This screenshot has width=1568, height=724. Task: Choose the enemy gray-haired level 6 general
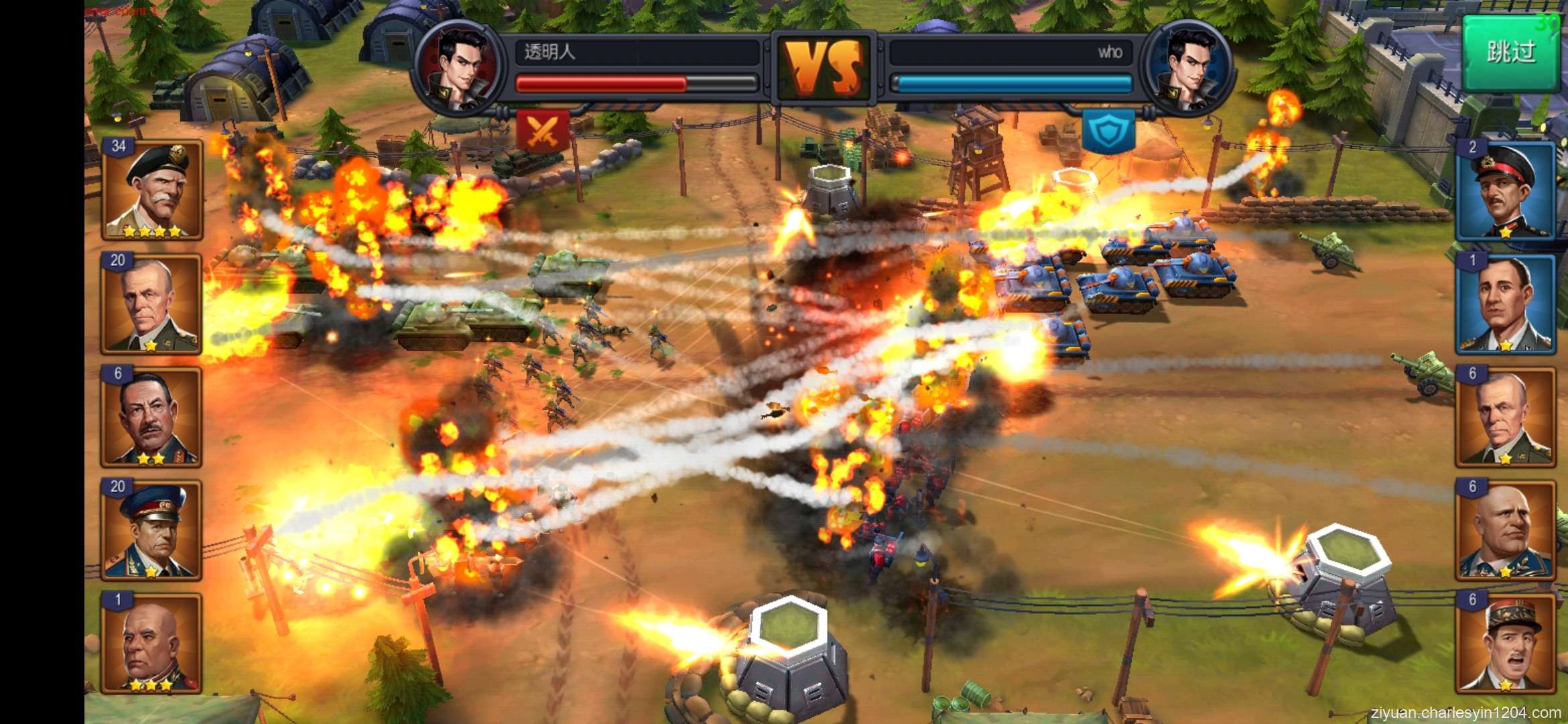coord(1506,416)
